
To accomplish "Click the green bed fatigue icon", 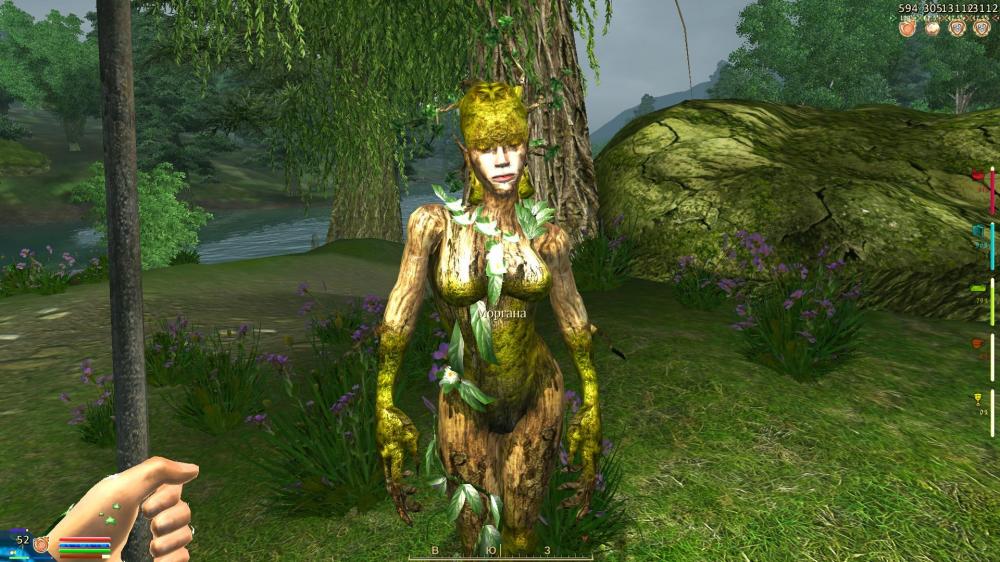I will point(977,288).
